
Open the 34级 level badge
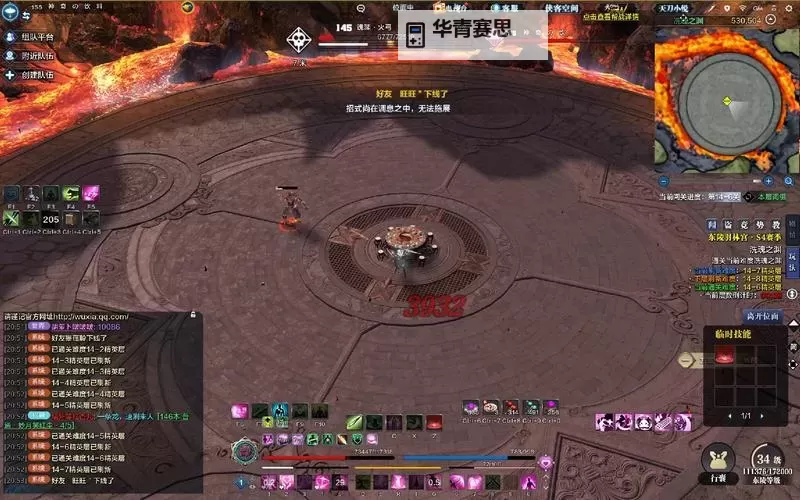pyautogui.click(x=765, y=457)
